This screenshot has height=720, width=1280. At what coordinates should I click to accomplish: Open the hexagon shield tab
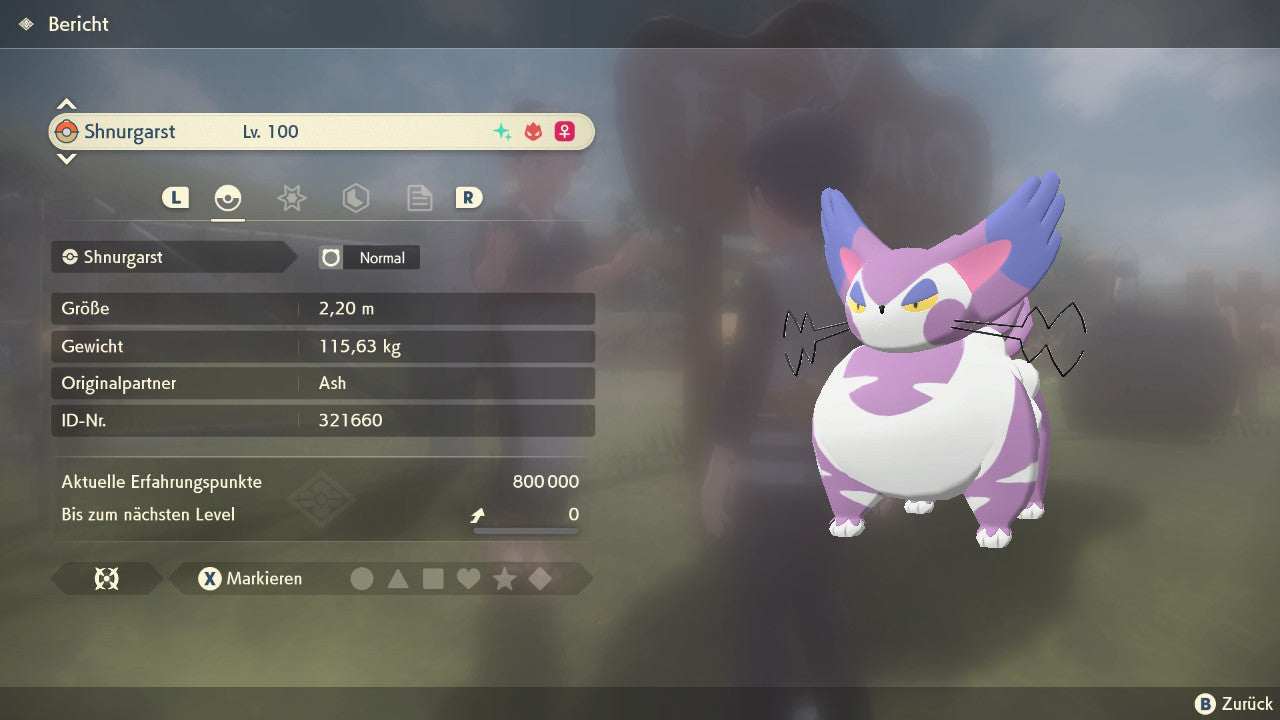(x=355, y=198)
